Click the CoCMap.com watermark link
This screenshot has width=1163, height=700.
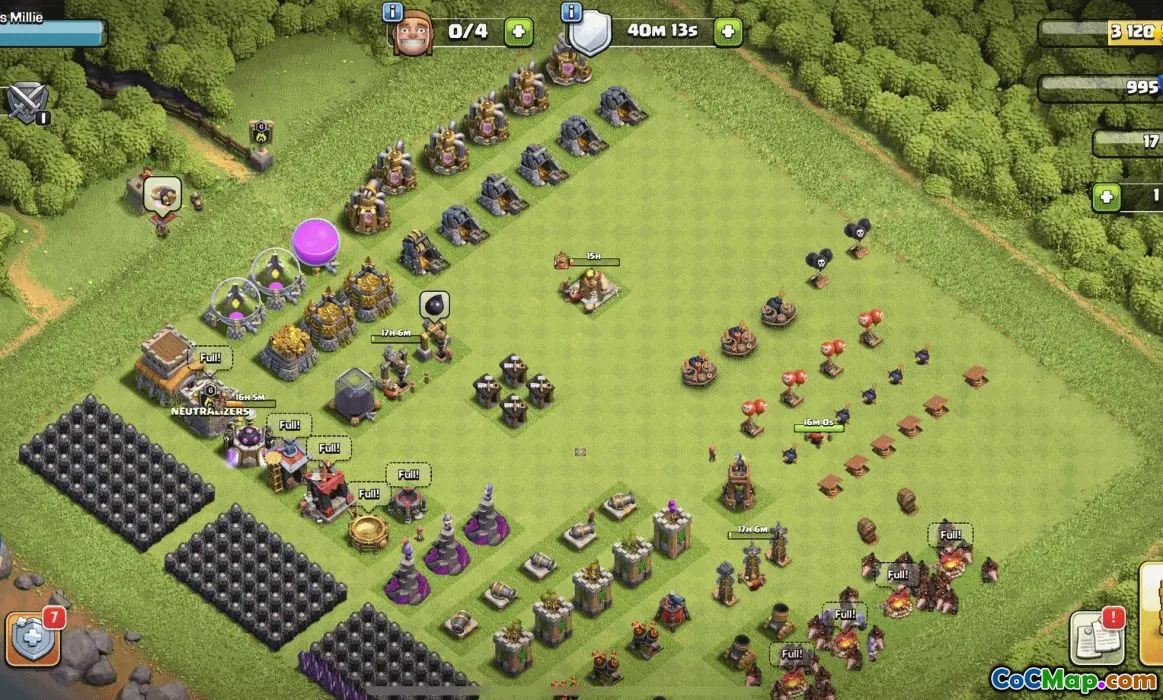[1074, 679]
